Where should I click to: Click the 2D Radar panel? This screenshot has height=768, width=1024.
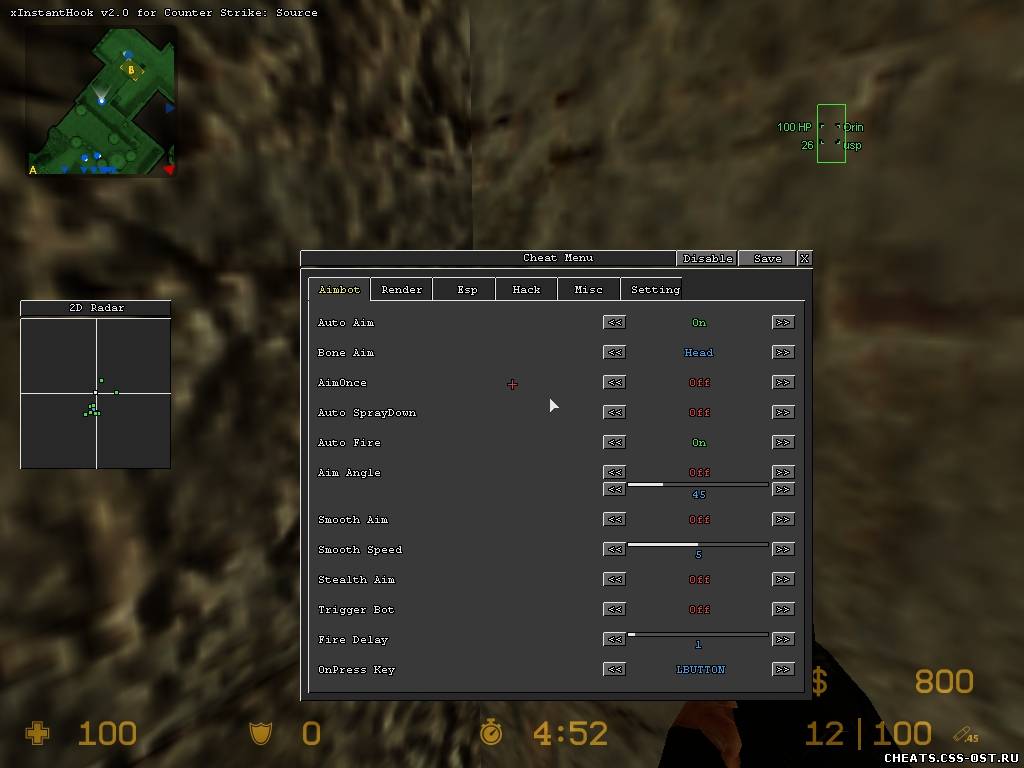pos(96,393)
